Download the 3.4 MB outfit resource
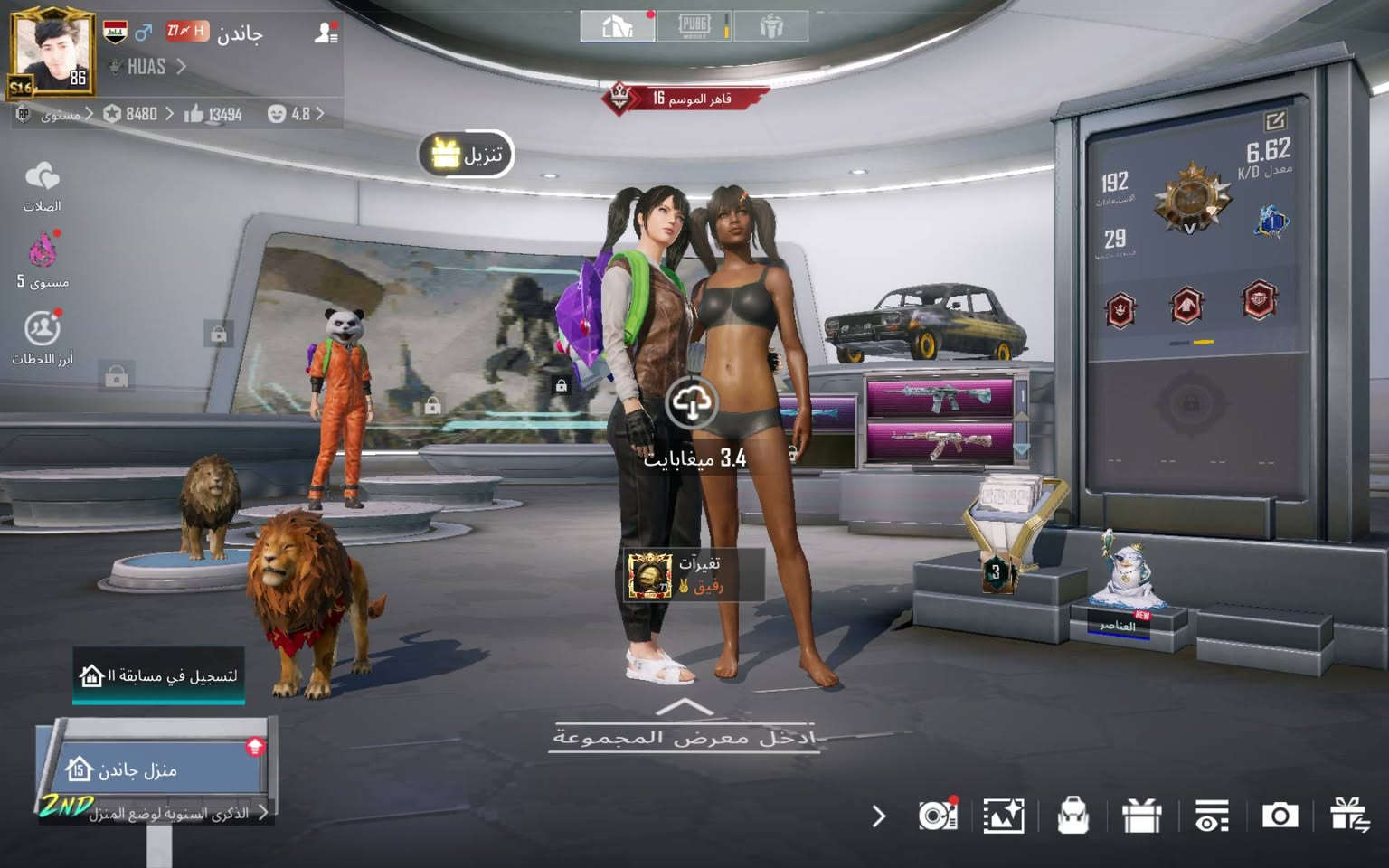The image size is (1389, 868). (692, 403)
